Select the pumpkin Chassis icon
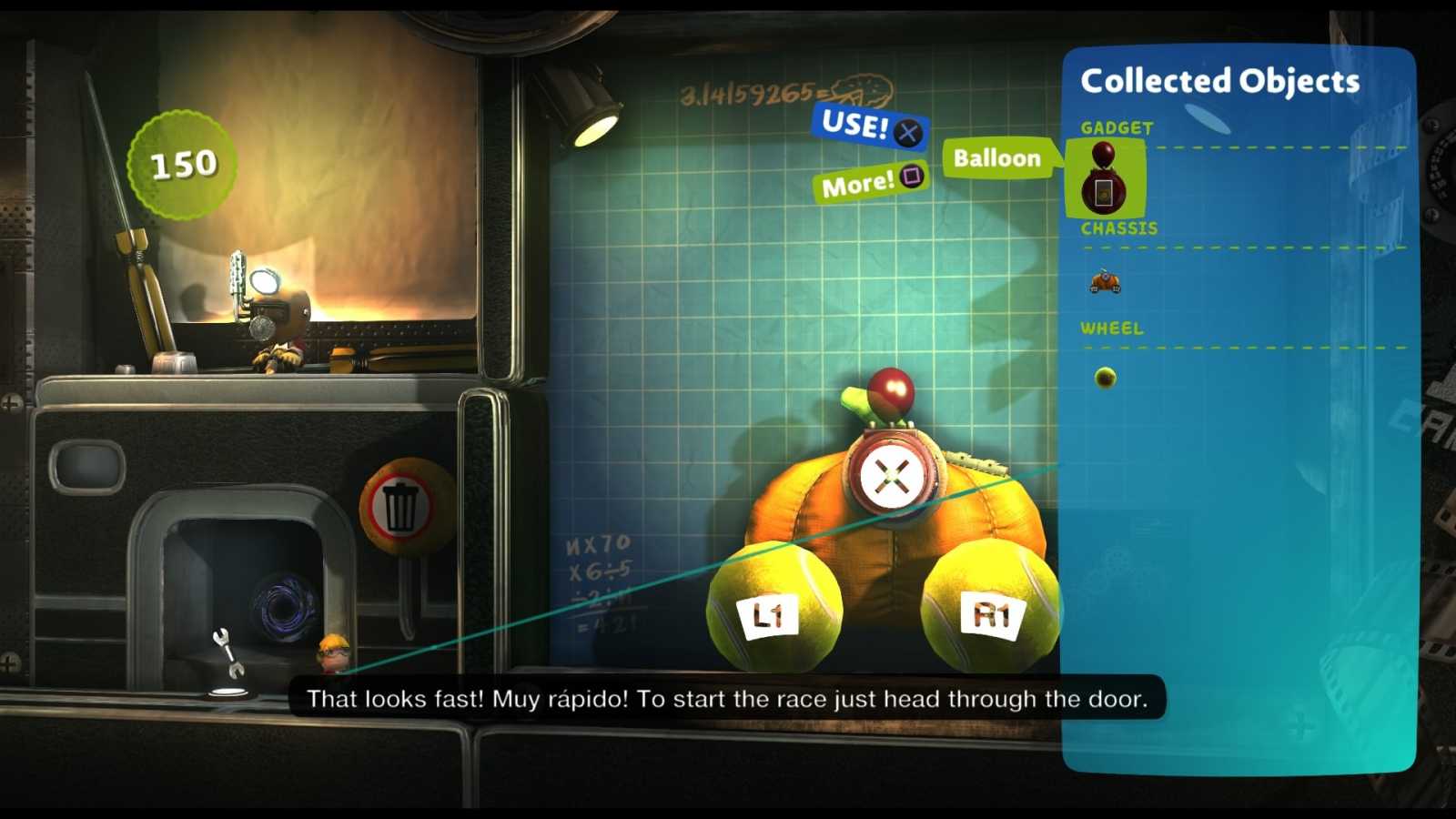This screenshot has width=1456, height=819. pos(1105,283)
